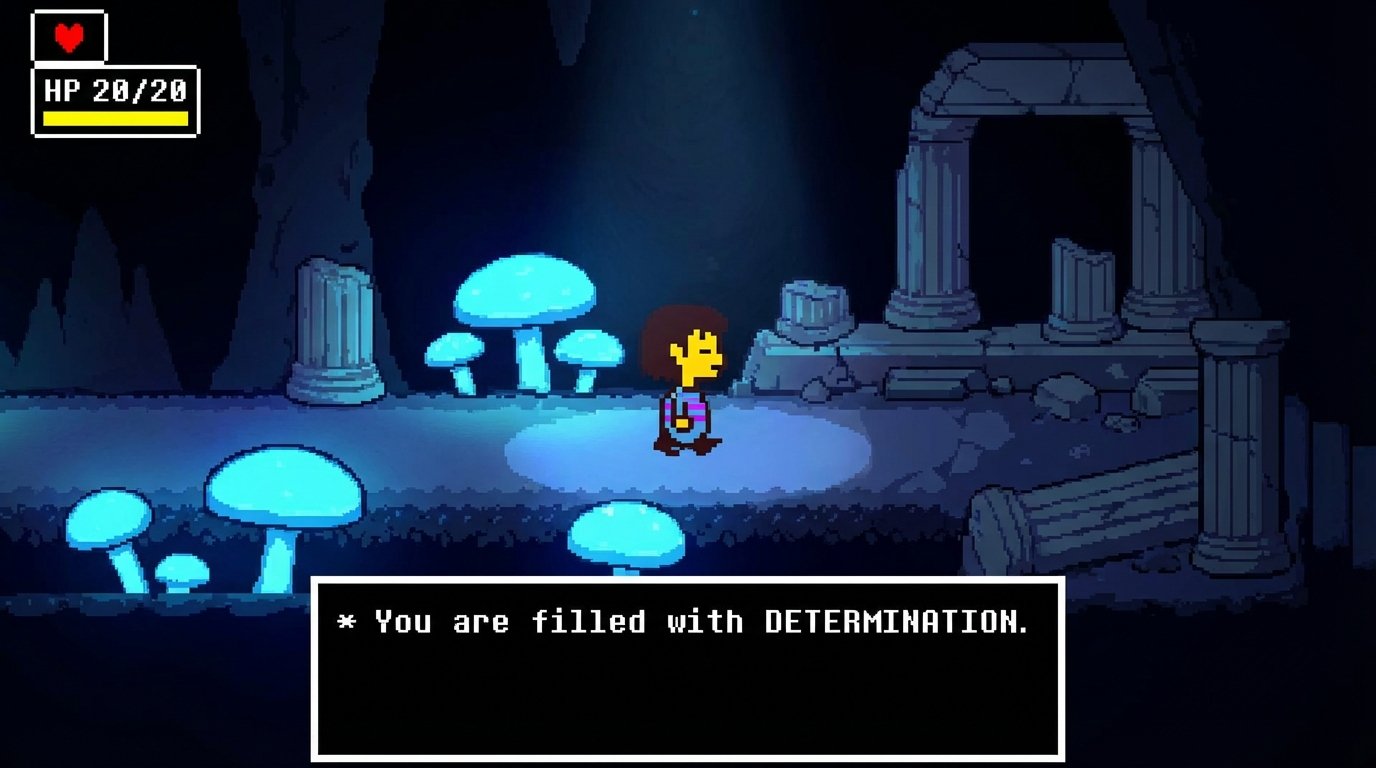The height and width of the screenshot is (768, 1376).
Task: Click the red heart soul icon
Action: [x=68, y=37]
